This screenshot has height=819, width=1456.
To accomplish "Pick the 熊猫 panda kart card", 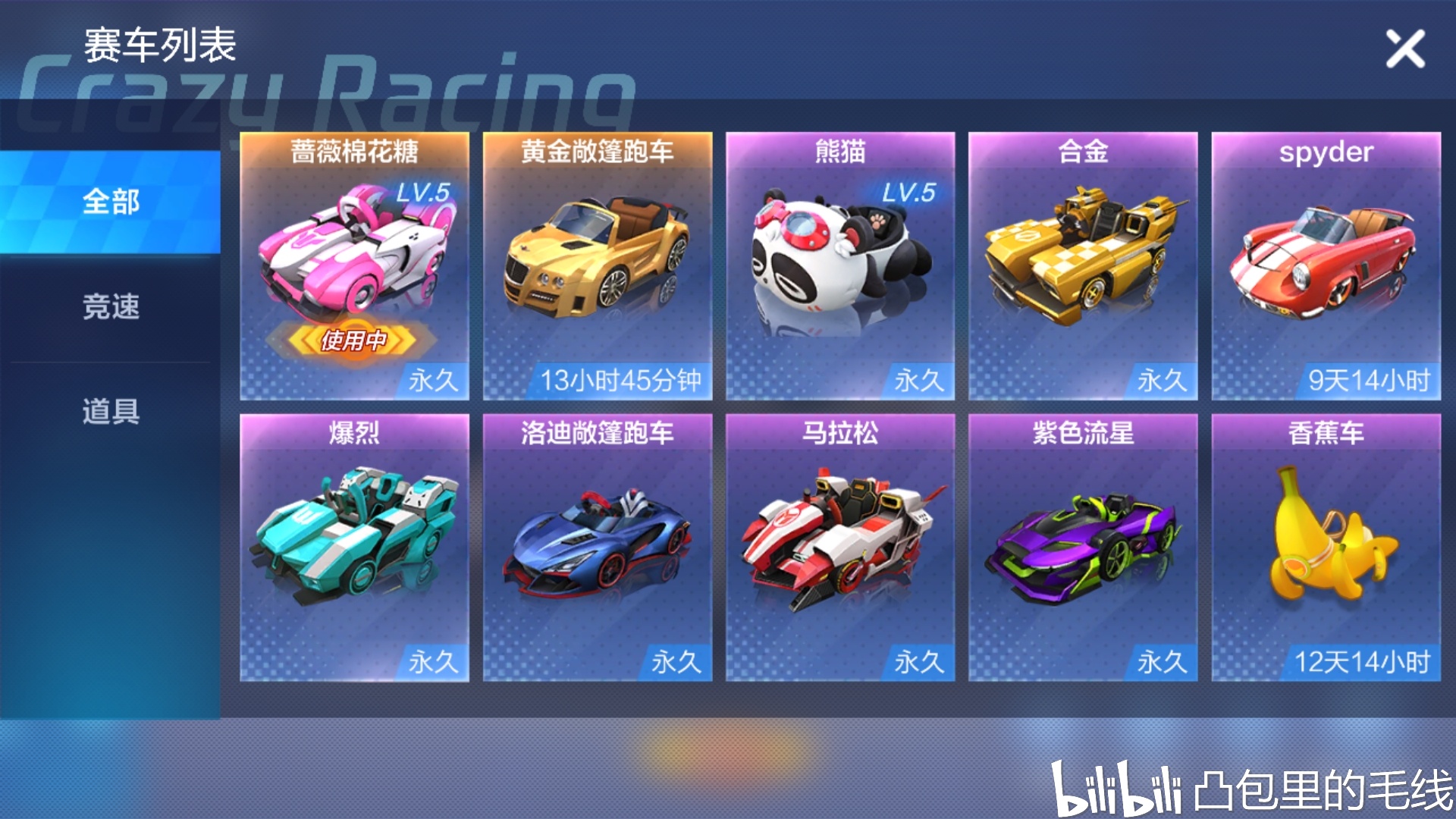I will click(839, 265).
